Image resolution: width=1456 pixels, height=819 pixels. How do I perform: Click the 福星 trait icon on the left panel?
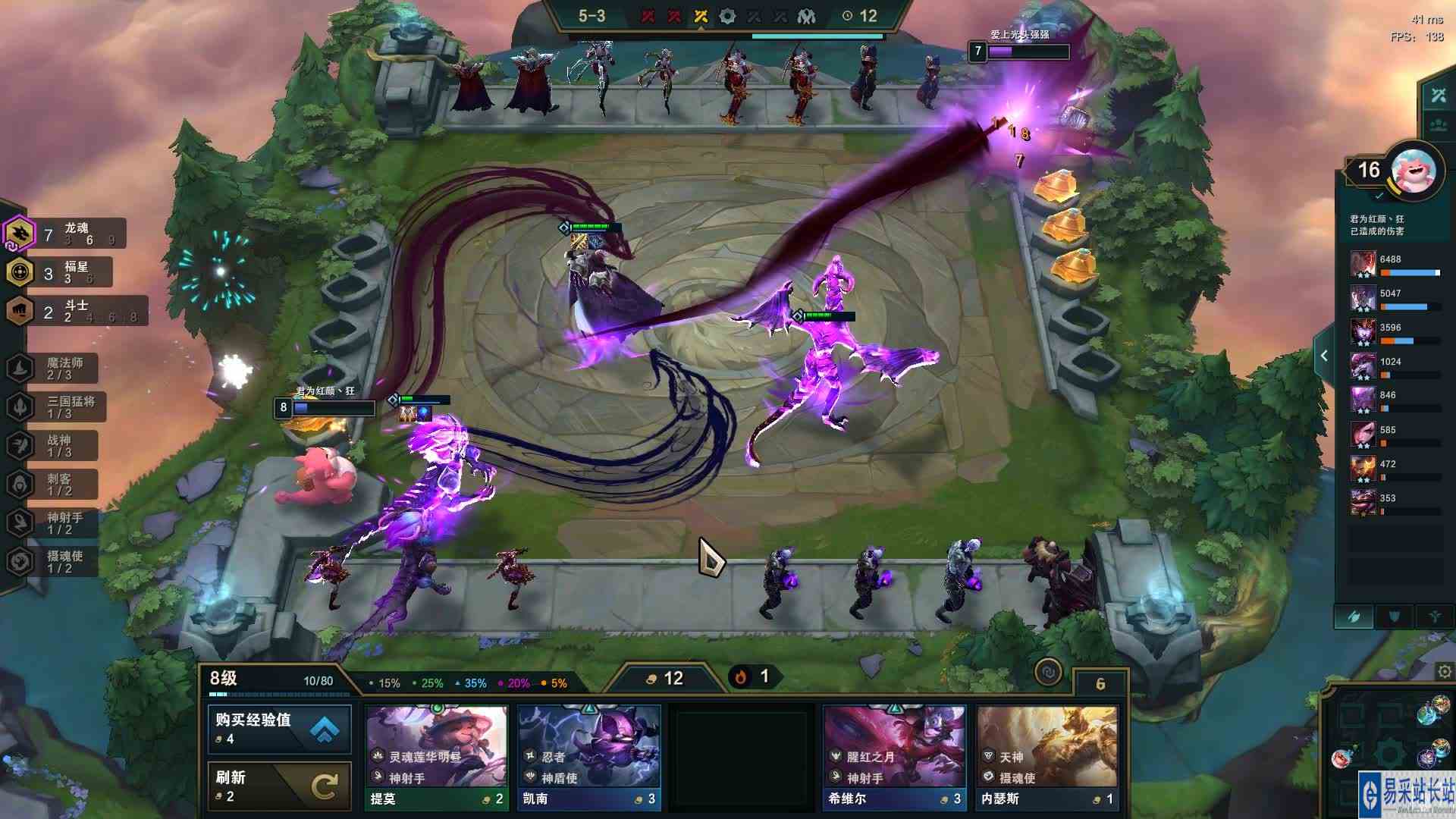(x=17, y=272)
